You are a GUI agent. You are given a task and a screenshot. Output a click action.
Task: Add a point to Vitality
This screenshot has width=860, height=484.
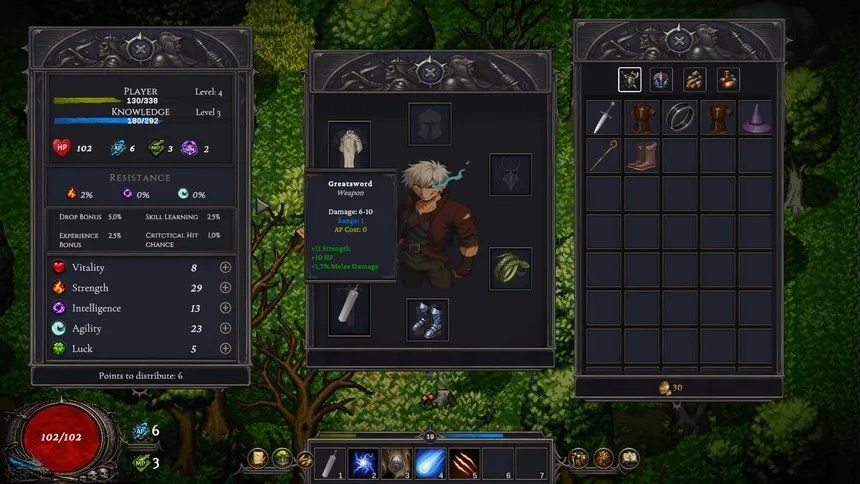(x=225, y=268)
